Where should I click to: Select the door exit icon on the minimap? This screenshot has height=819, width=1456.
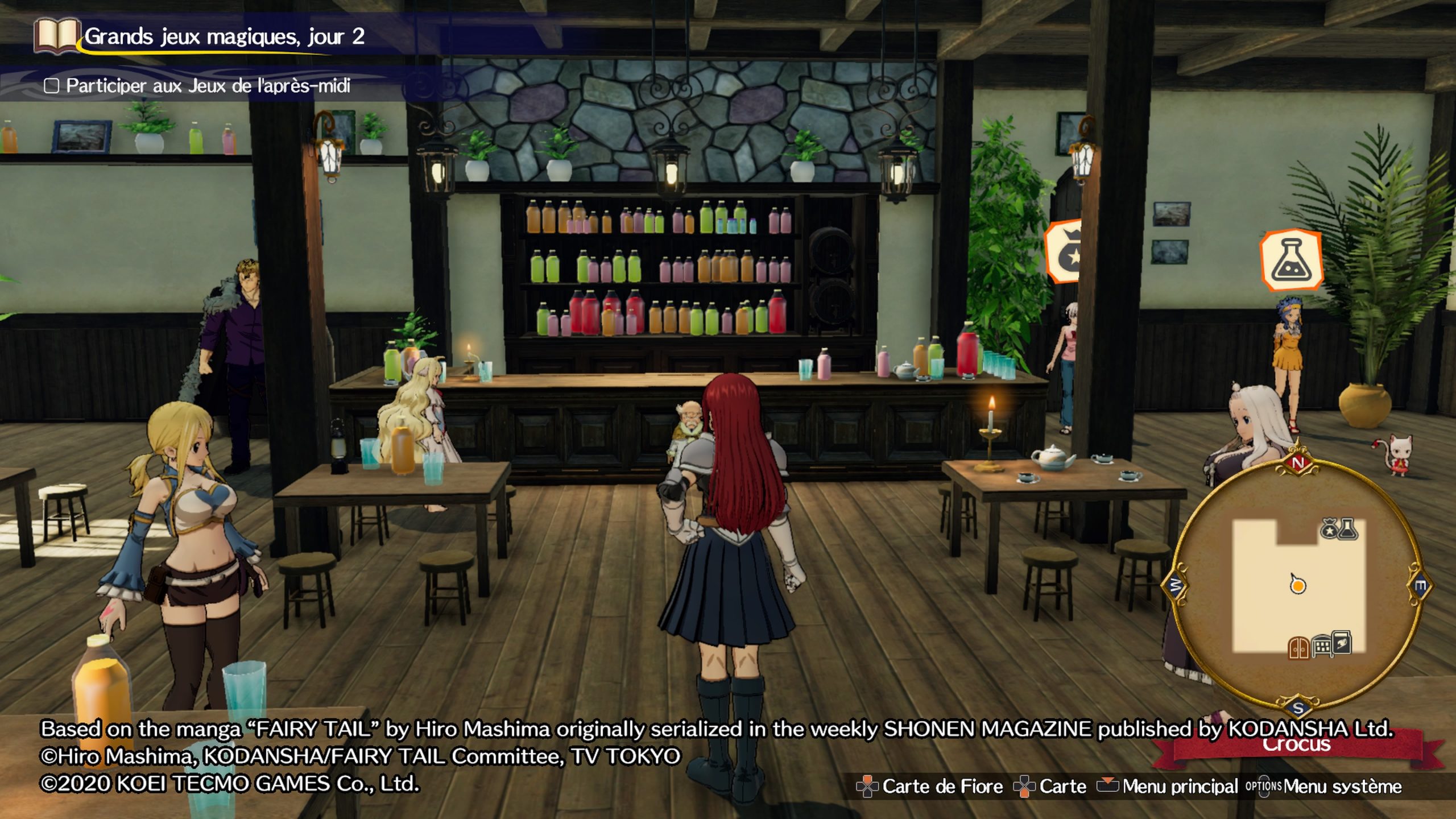(1298, 648)
